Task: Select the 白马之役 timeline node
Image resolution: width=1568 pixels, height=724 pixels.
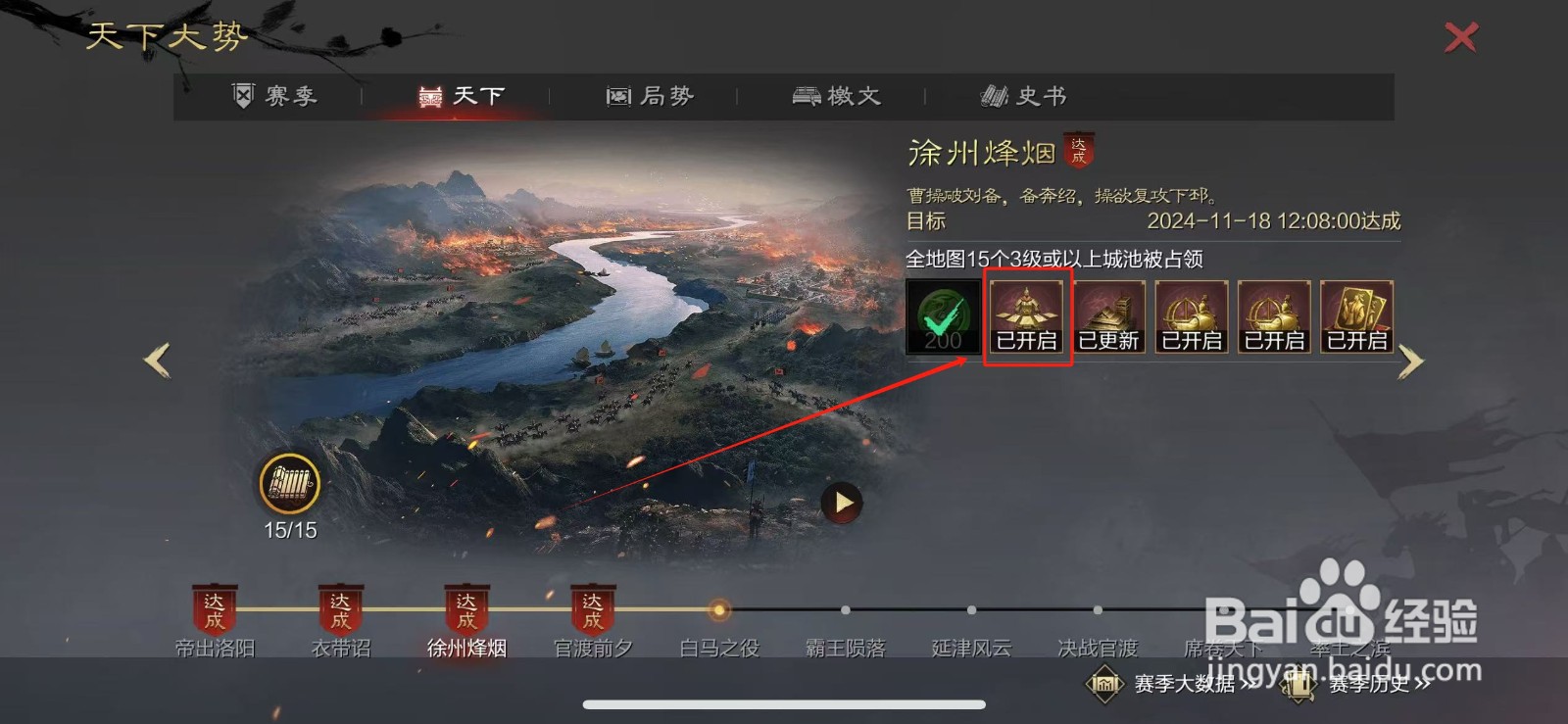Action: pos(717,610)
